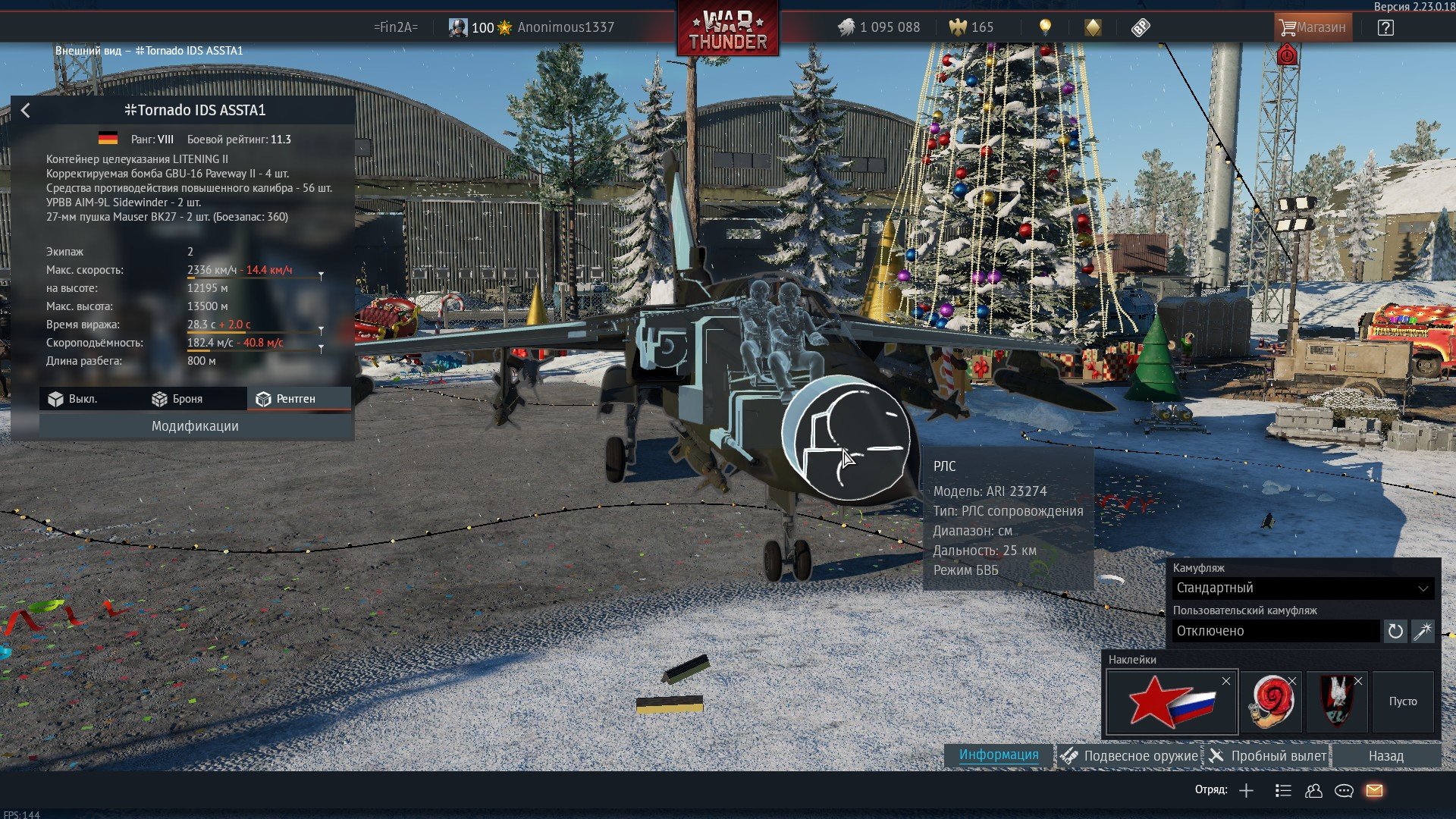Image resolution: width=1456 pixels, height=819 pixels.
Task: Open Подвесное оружие loadout
Action: (x=1130, y=756)
